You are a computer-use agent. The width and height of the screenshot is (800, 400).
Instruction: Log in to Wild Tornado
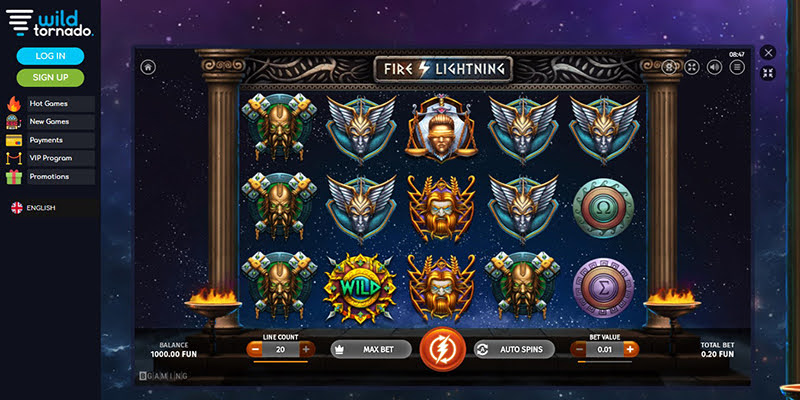(x=50, y=56)
